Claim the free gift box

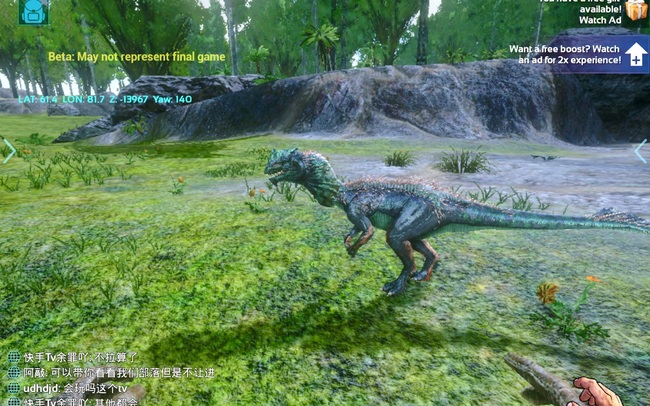(x=636, y=11)
